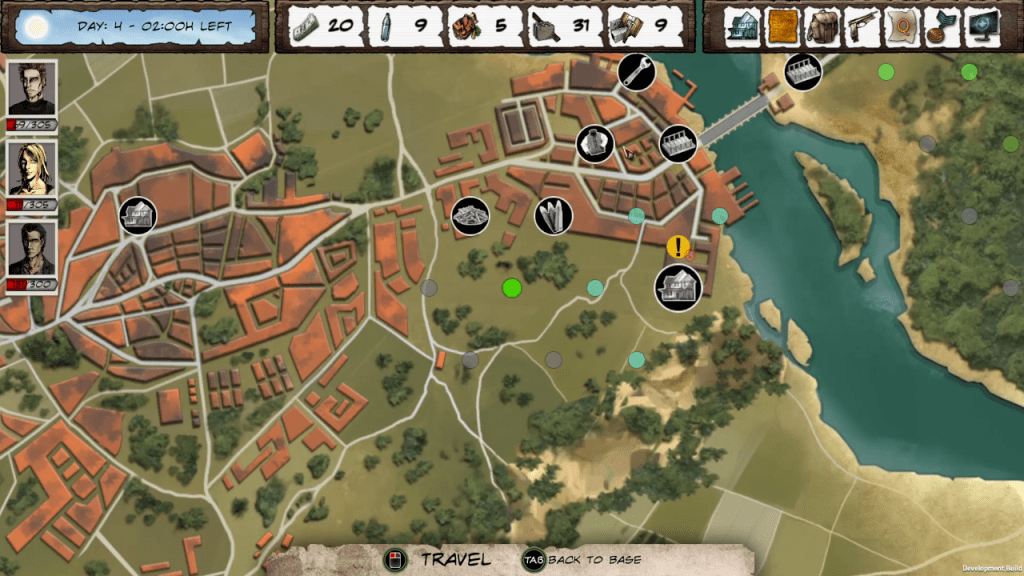Open the base house icon in toolbar

[744, 26]
